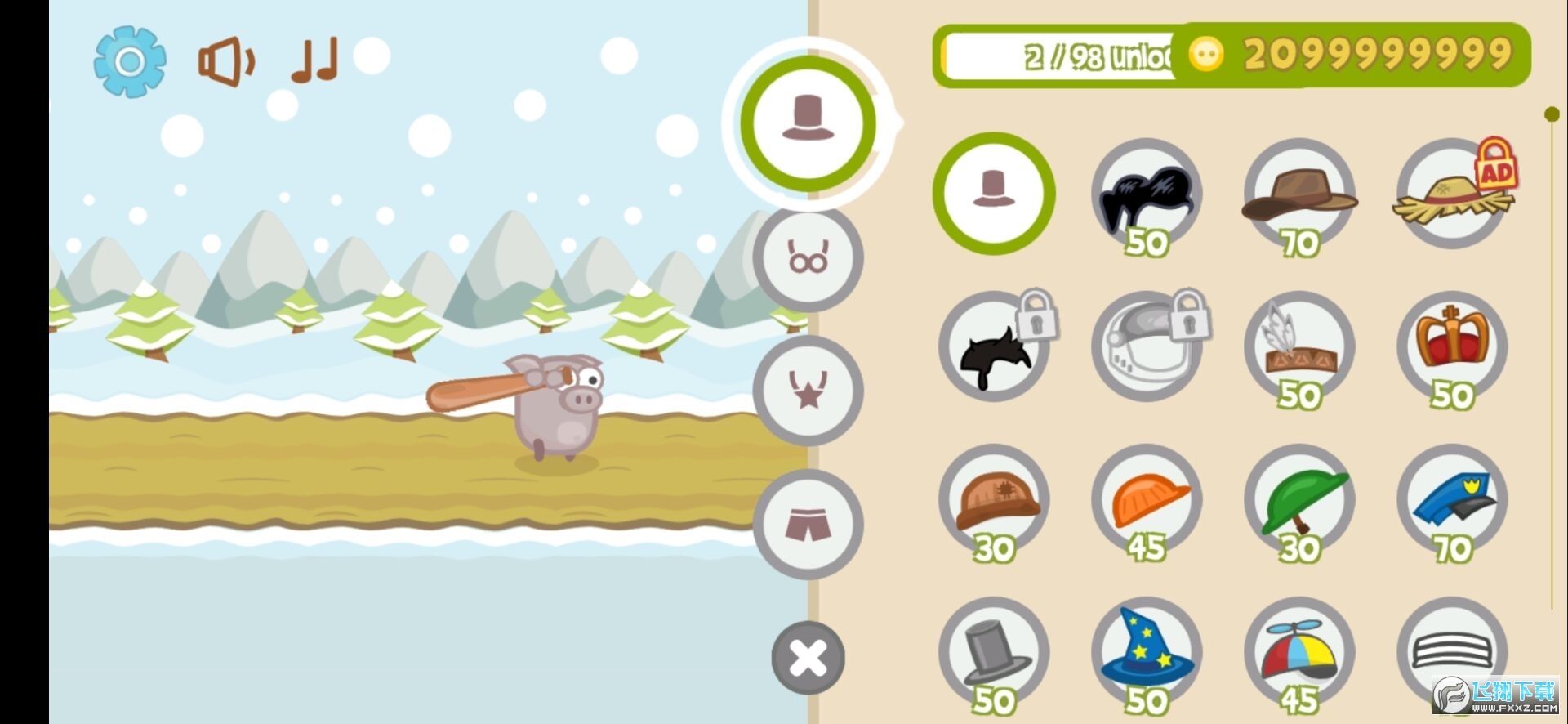The width and height of the screenshot is (1568, 724).
Task: Toggle the music notes icon
Action: click(x=314, y=60)
